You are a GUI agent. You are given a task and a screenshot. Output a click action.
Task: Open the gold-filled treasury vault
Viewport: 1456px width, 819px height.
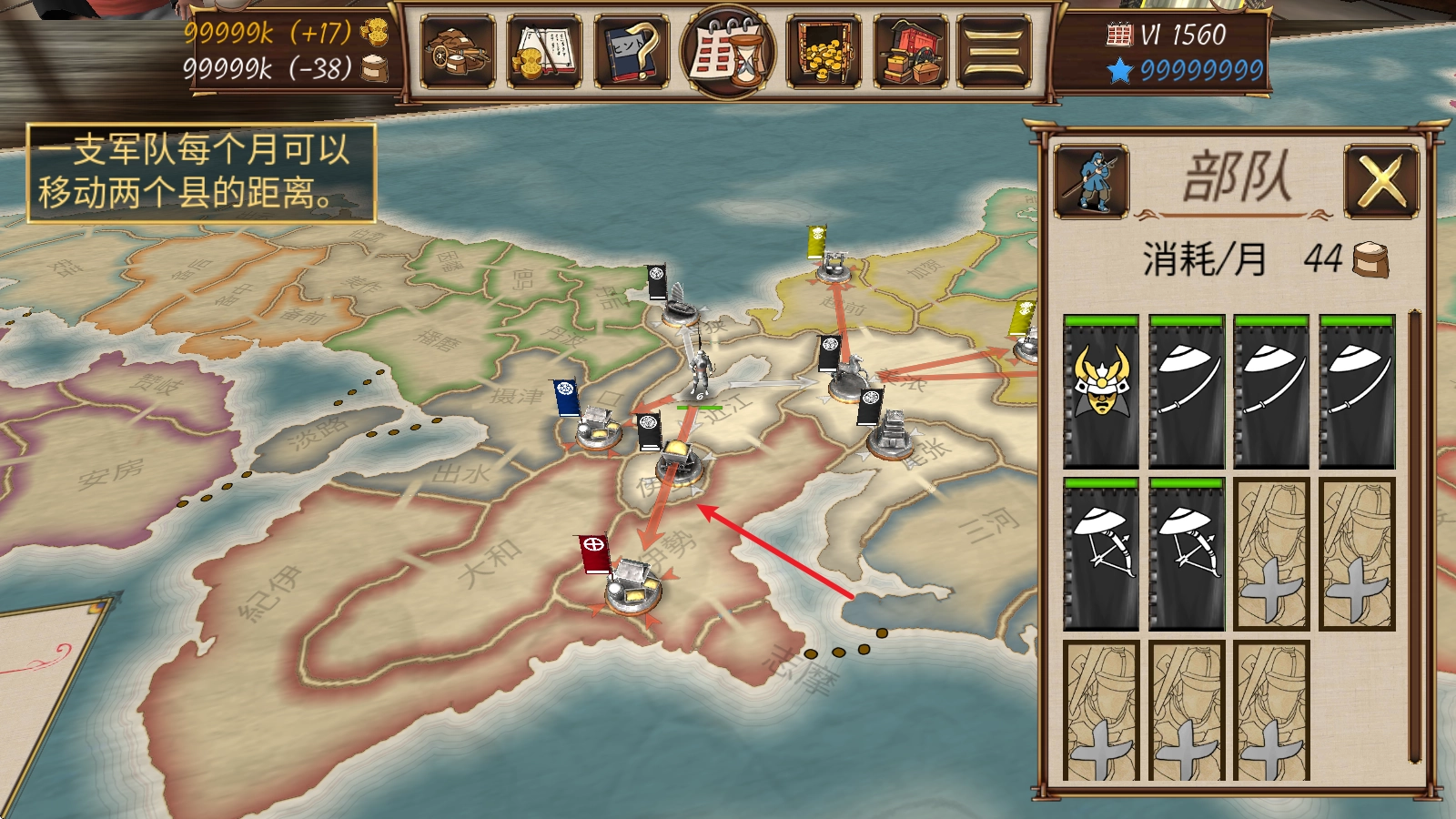[x=823, y=52]
